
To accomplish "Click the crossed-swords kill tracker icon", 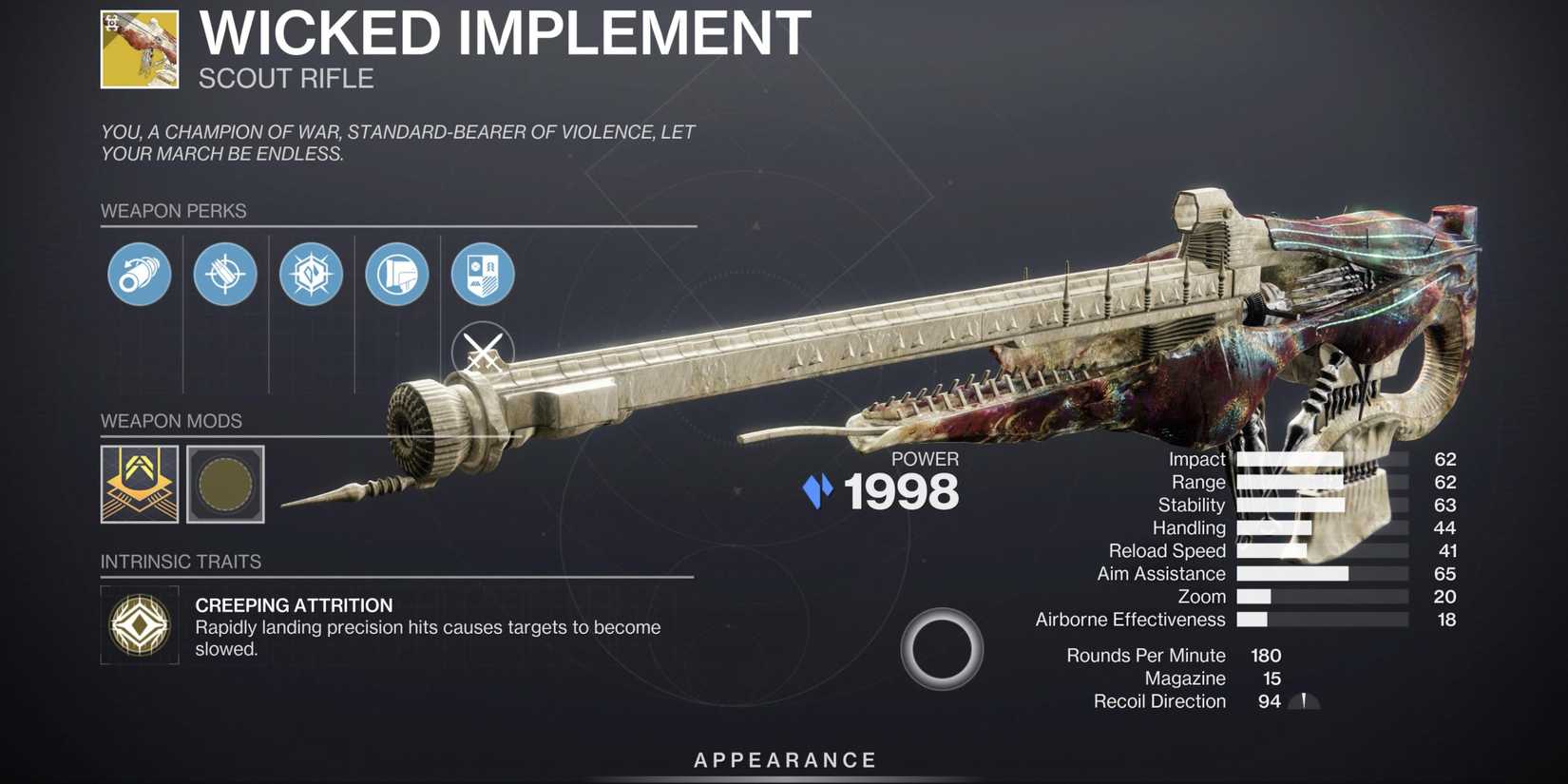I will pyautogui.click(x=483, y=352).
